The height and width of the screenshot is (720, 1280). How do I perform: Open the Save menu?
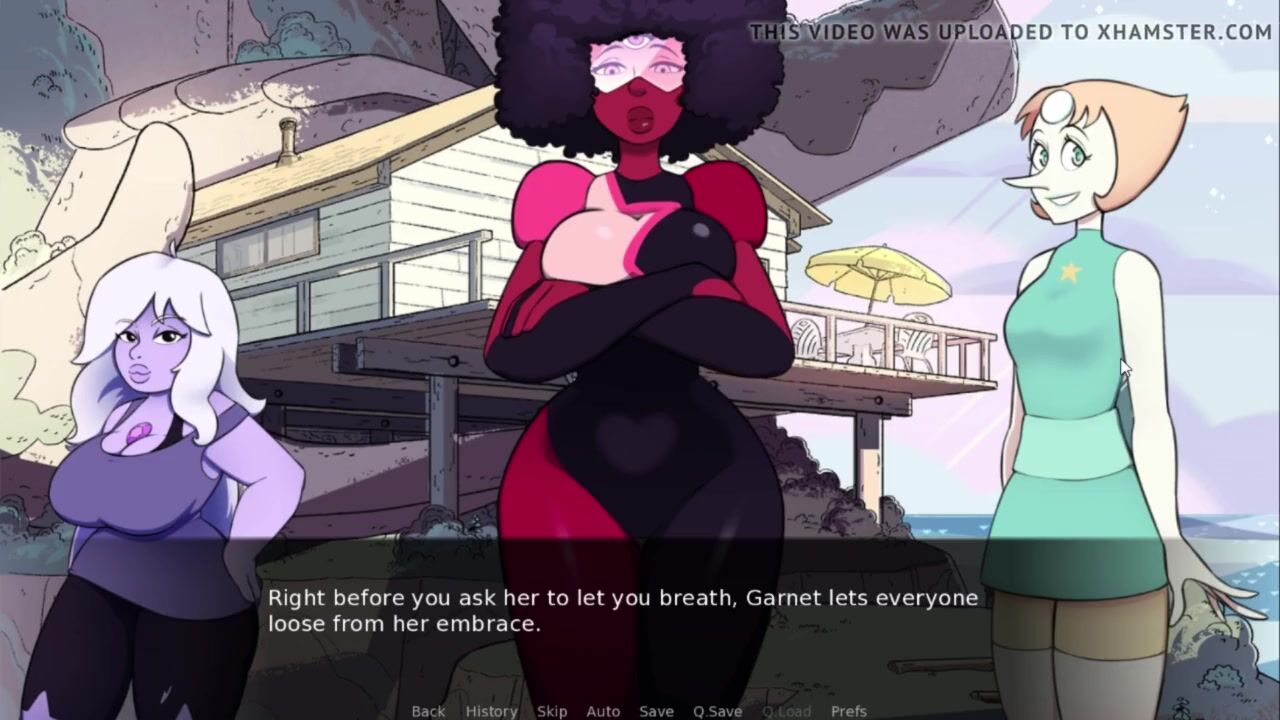pyautogui.click(x=656, y=711)
